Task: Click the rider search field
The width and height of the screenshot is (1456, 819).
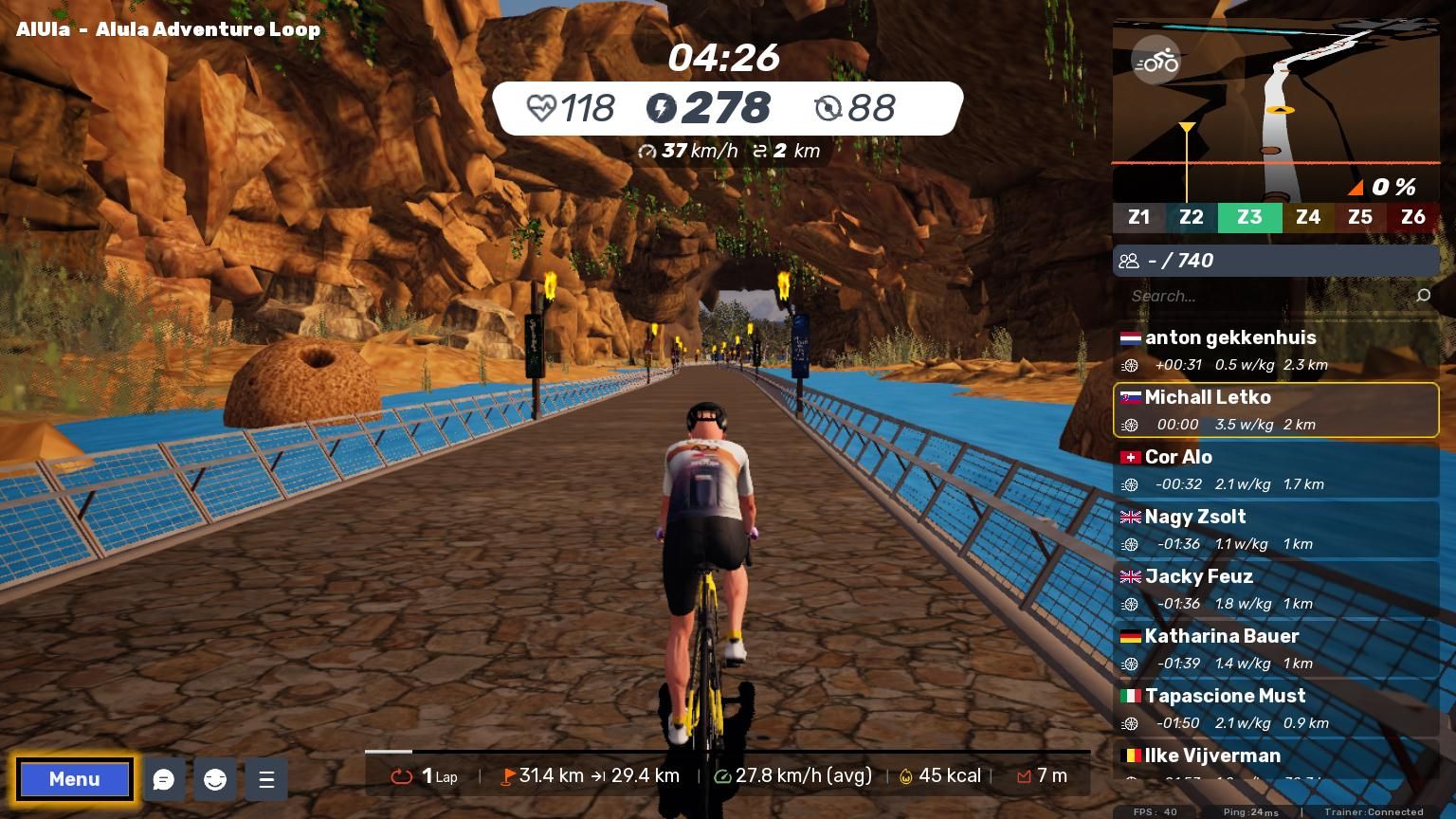Action: click(x=1265, y=296)
